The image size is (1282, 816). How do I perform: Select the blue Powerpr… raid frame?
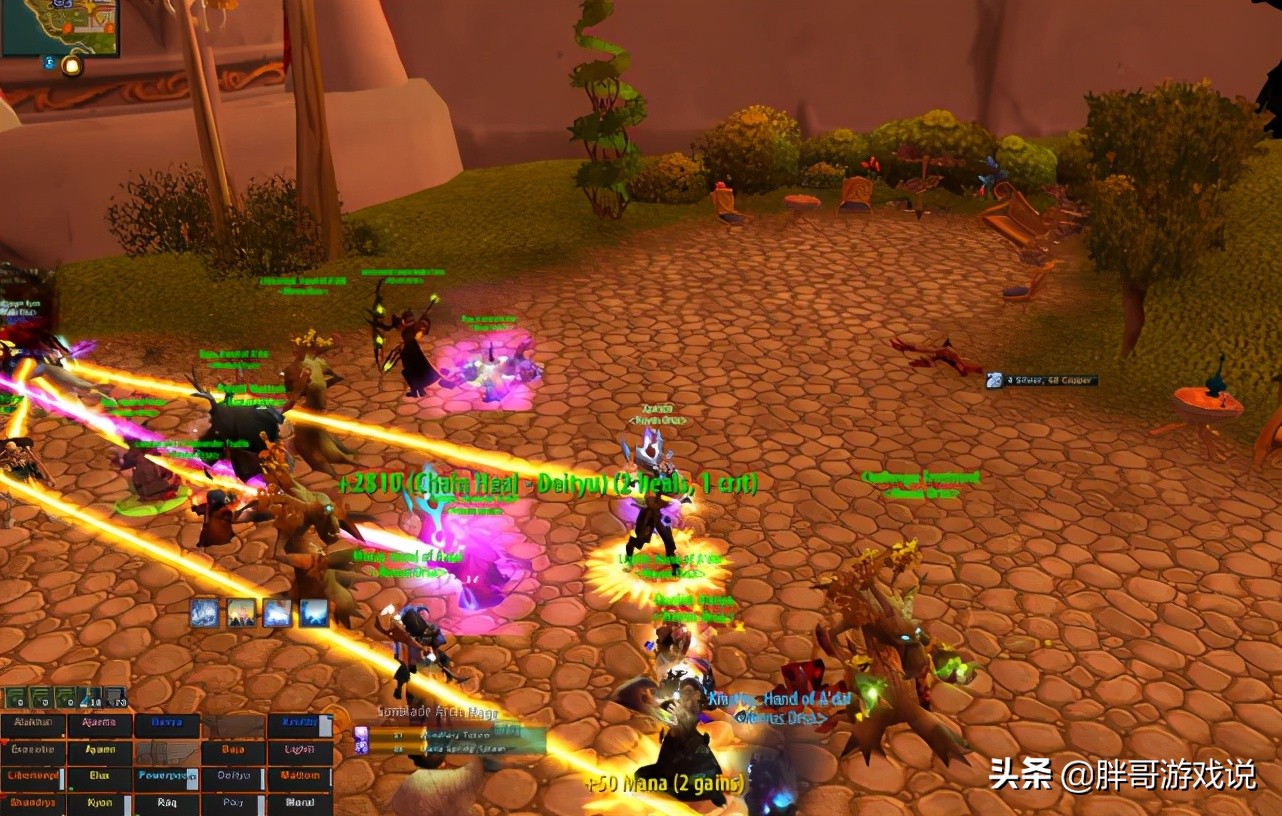coord(166,775)
